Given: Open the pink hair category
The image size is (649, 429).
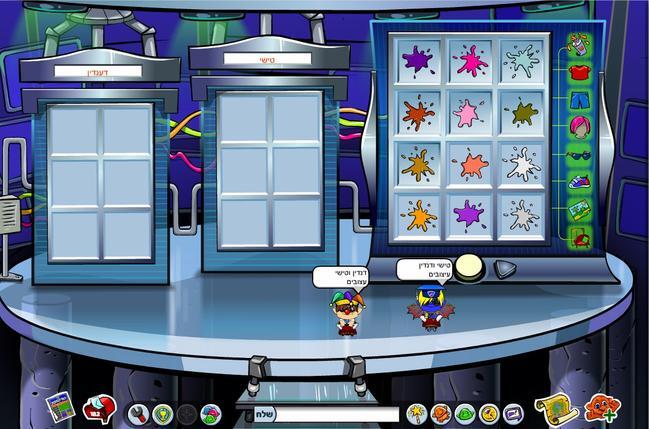Looking at the screenshot, I should click(x=580, y=127).
